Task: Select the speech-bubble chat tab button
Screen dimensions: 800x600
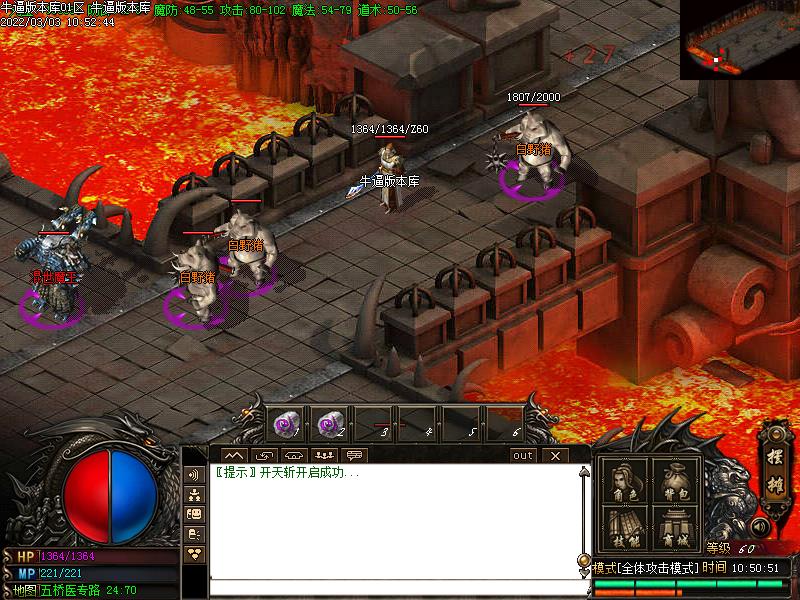Action: pos(352,456)
